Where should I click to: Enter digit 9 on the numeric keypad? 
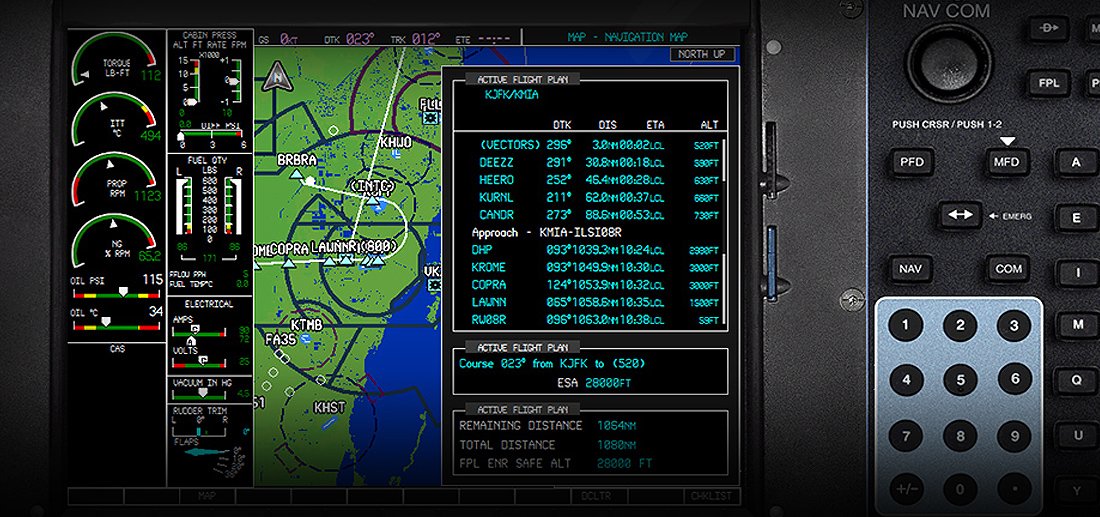tap(1014, 436)
